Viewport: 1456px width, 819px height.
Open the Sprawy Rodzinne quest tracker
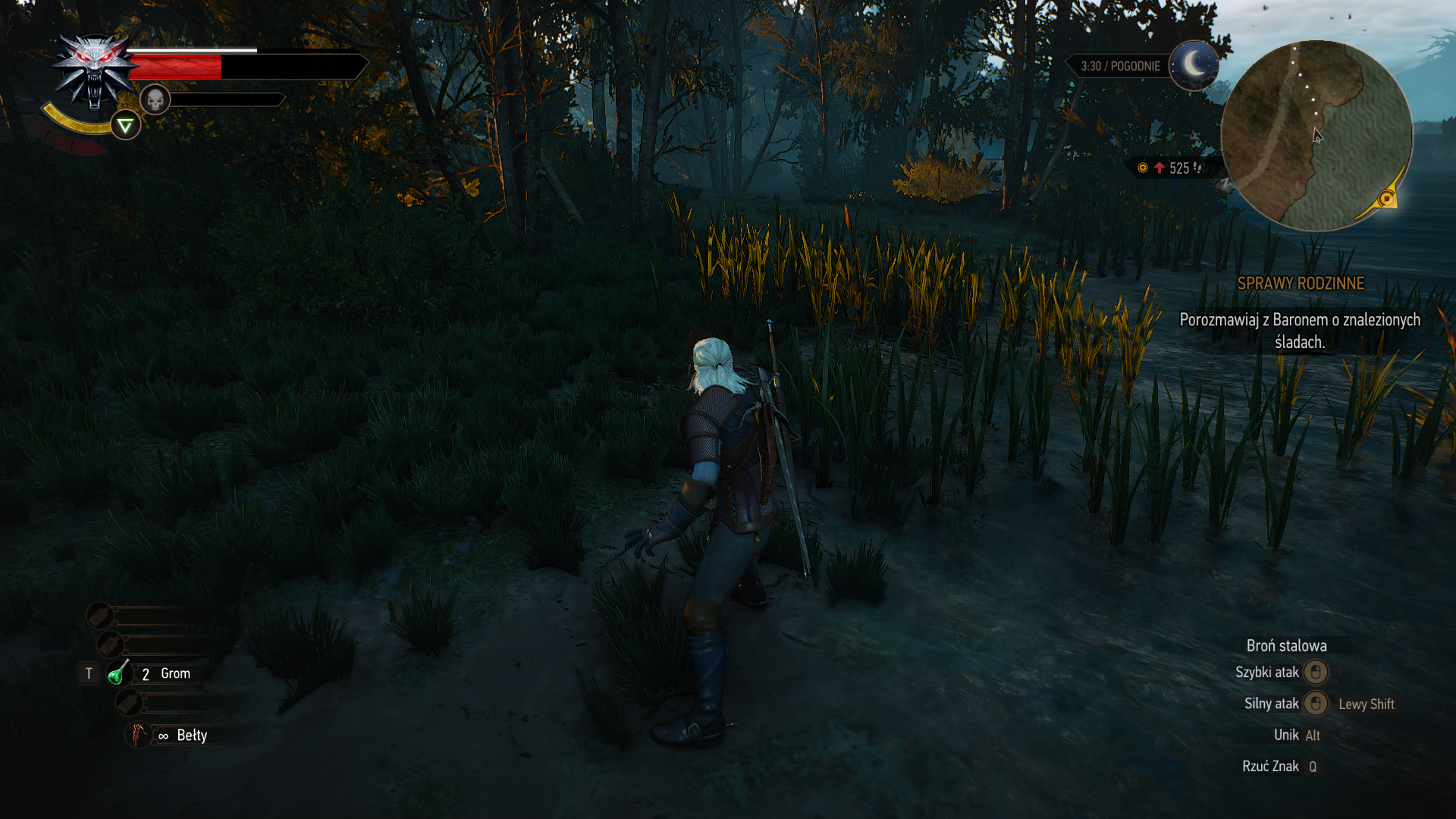tap(1301, 284)
